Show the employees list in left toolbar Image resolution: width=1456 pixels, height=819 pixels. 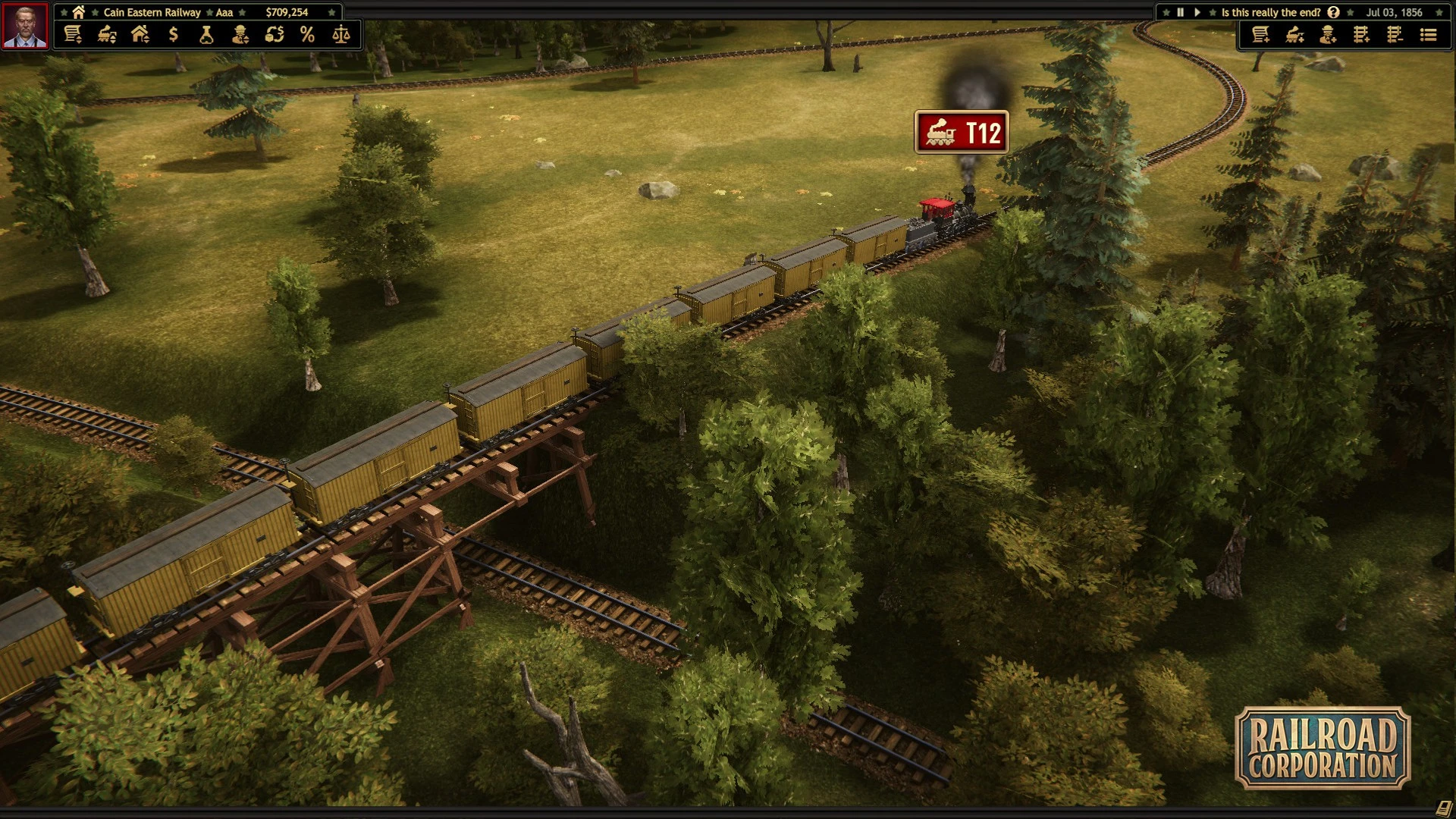240,35
